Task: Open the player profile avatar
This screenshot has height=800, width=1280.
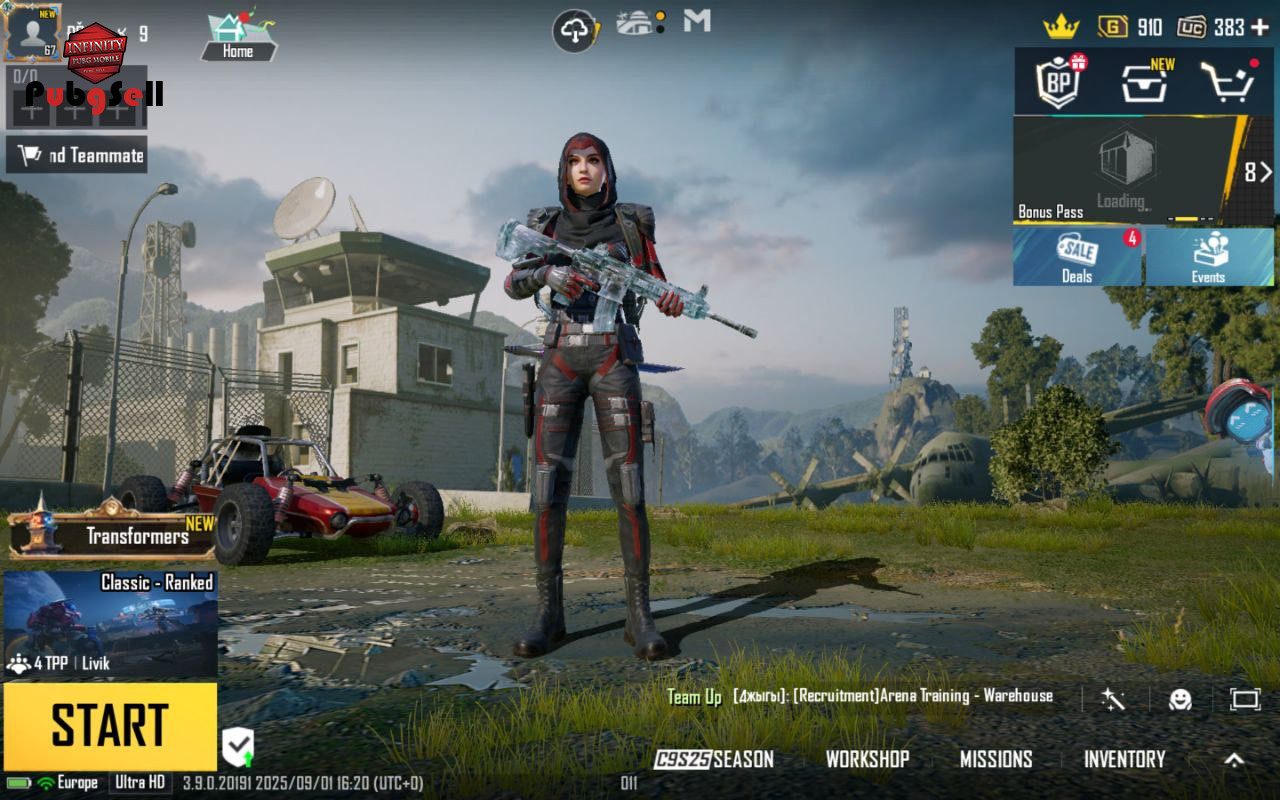Action: tap(32, 32)
